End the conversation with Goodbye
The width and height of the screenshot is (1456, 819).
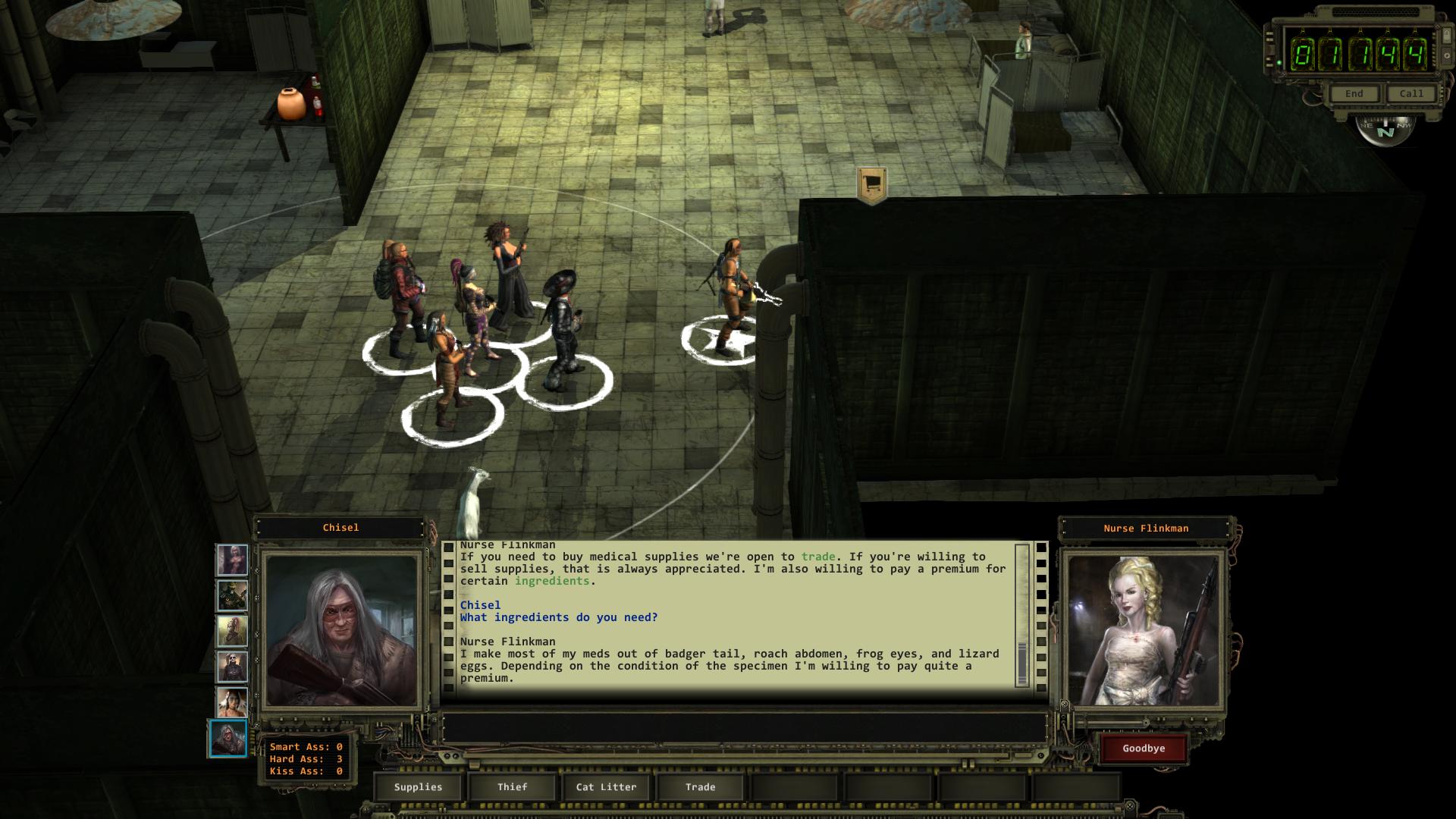(1144, 748)
